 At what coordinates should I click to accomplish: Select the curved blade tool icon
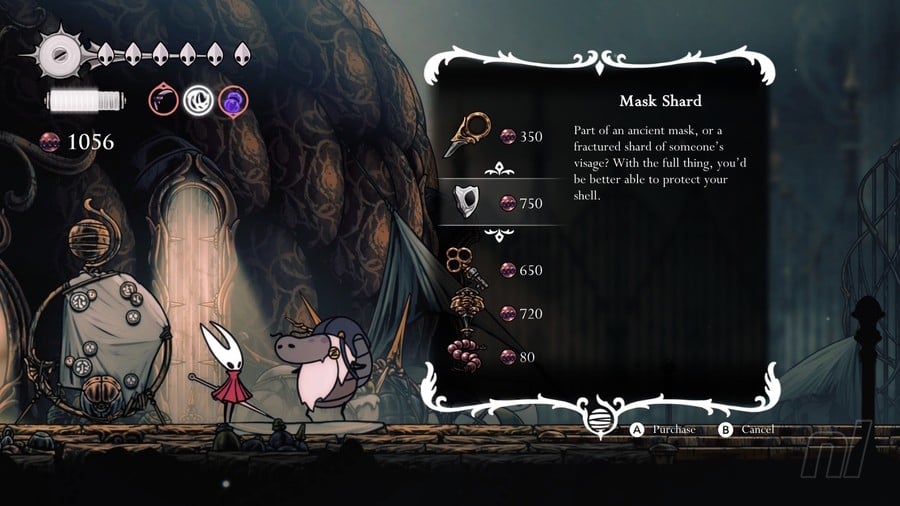pos(162,99)
